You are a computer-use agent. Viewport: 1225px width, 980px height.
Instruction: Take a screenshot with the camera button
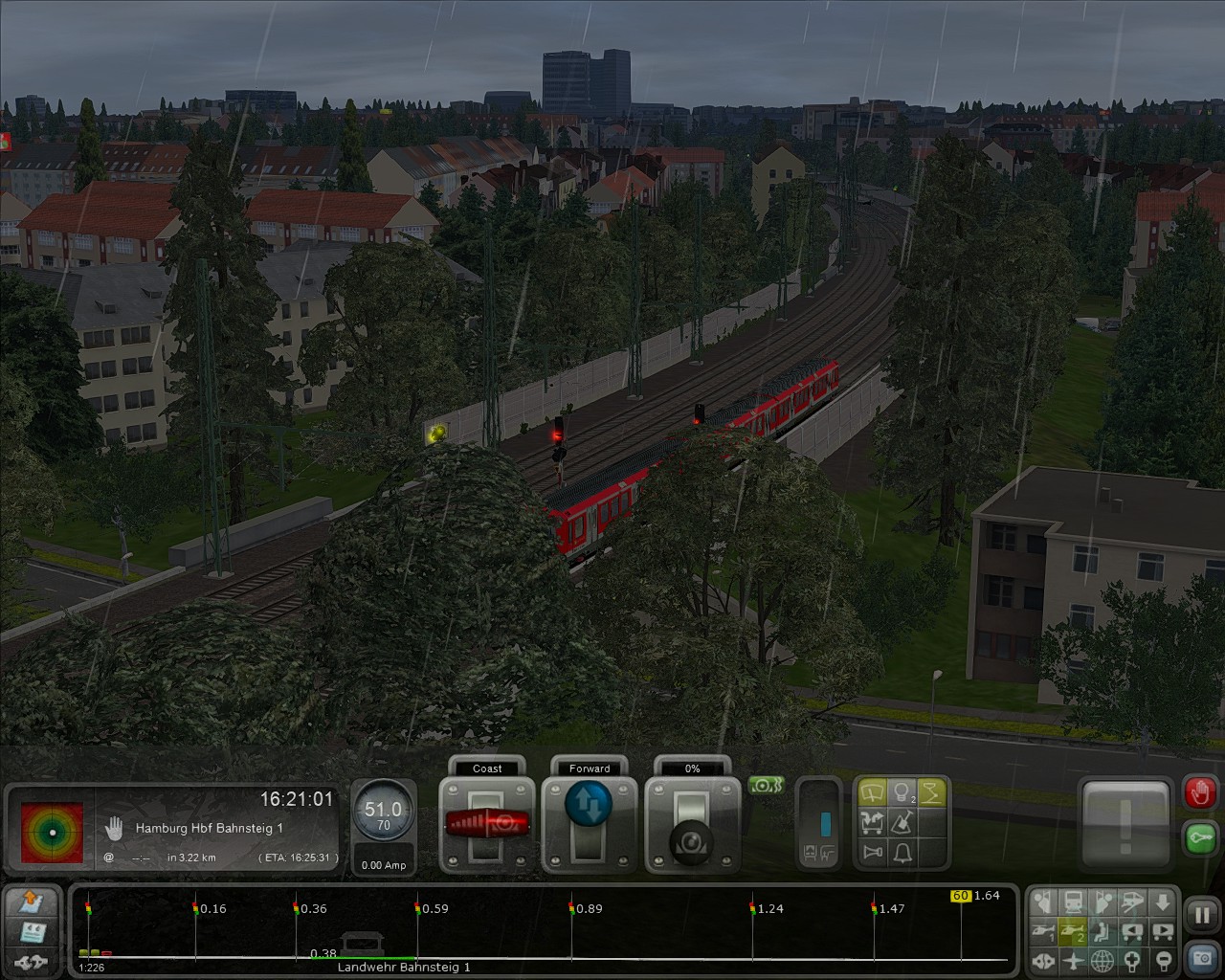[x=1201, y=957]
